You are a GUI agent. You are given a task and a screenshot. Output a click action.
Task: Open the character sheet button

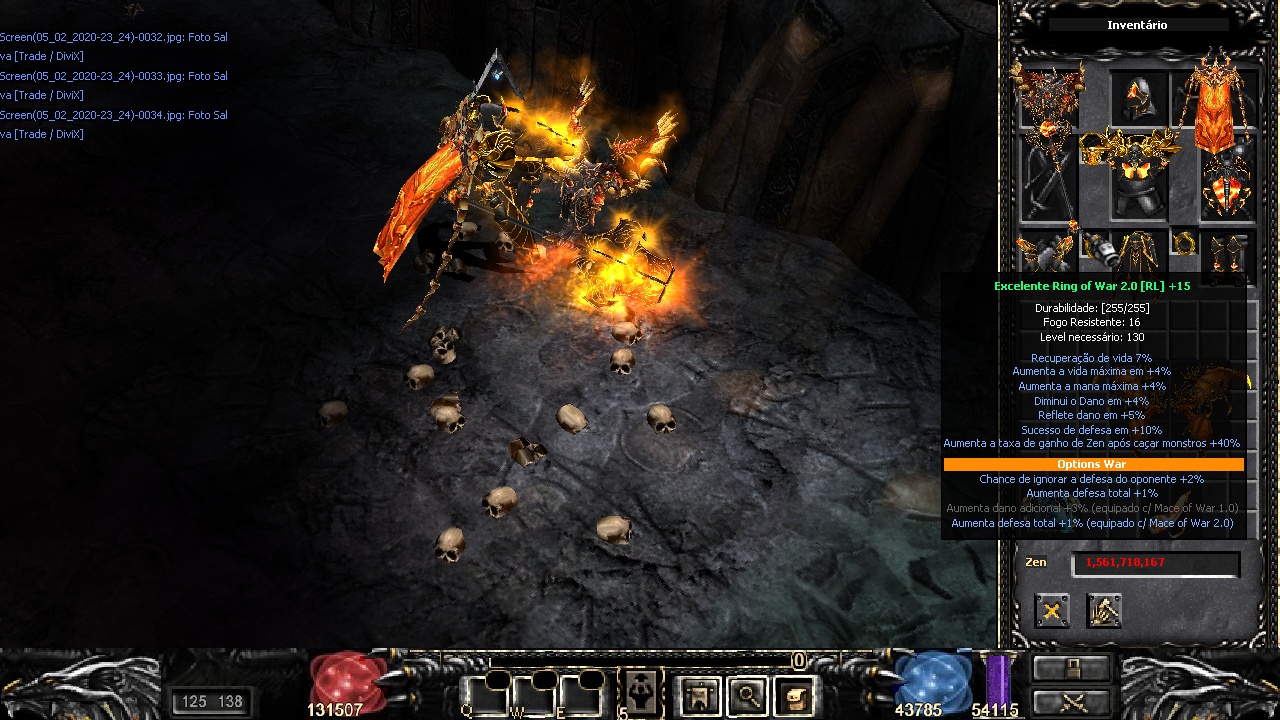[x=700, y=695]
